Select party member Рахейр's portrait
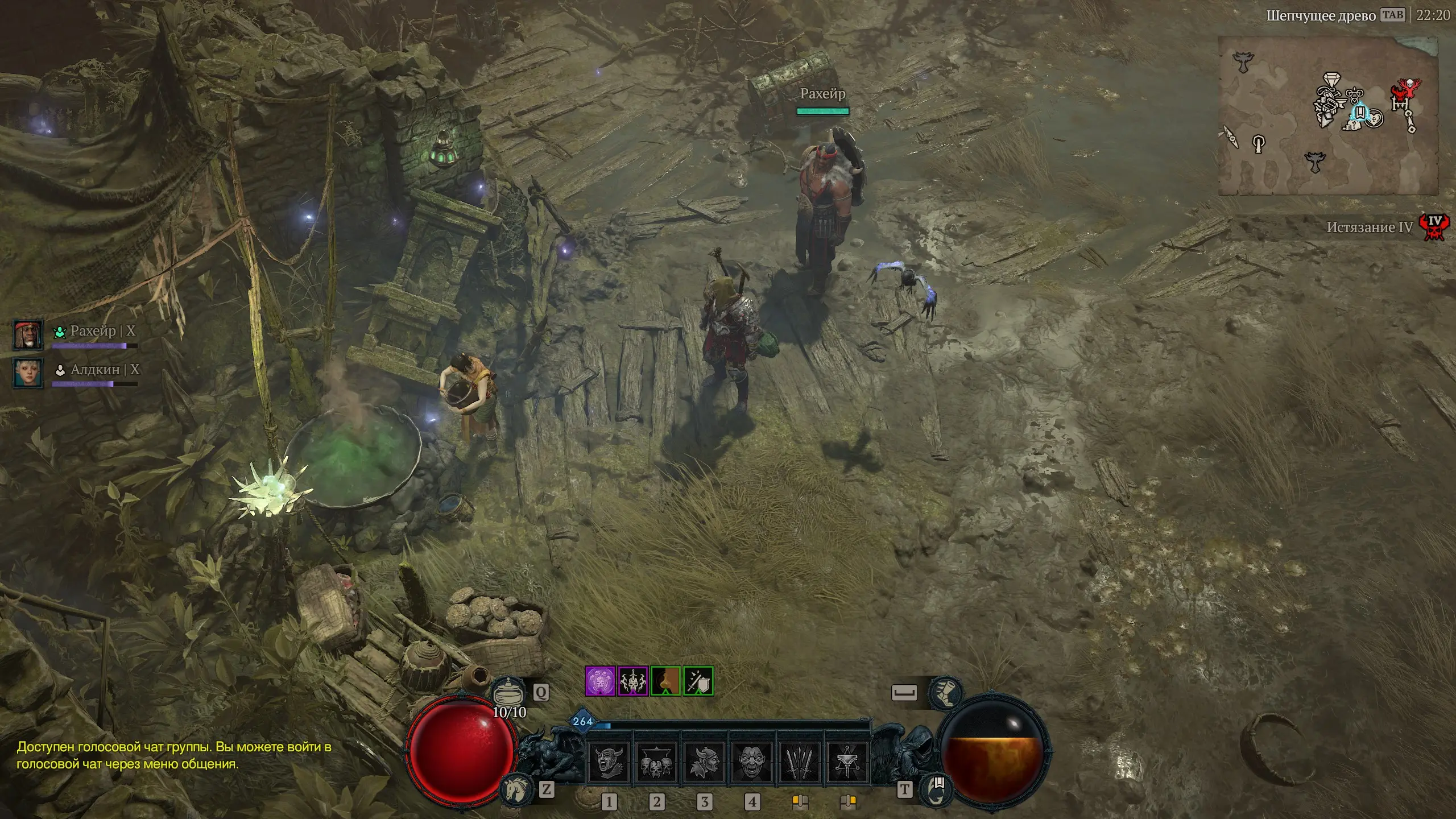Image resolution: width=1456 pixels, height=819 pixels. 28,334
